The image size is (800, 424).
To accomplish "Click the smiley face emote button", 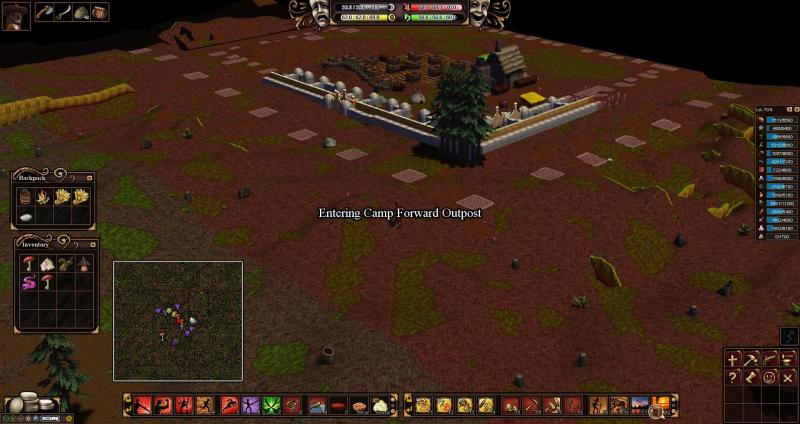I will point(769,377).
